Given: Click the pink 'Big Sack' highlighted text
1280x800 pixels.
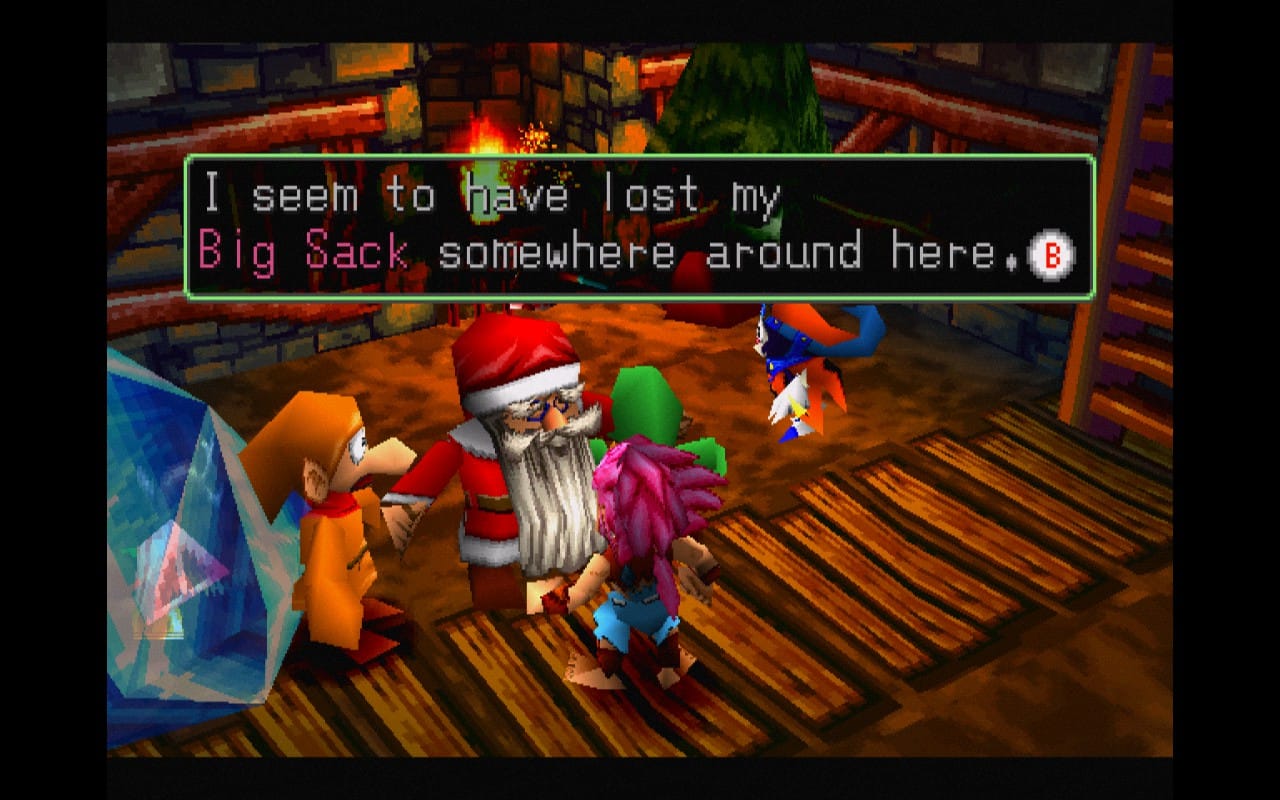Looking at the screenshot, I should point(300,252).
